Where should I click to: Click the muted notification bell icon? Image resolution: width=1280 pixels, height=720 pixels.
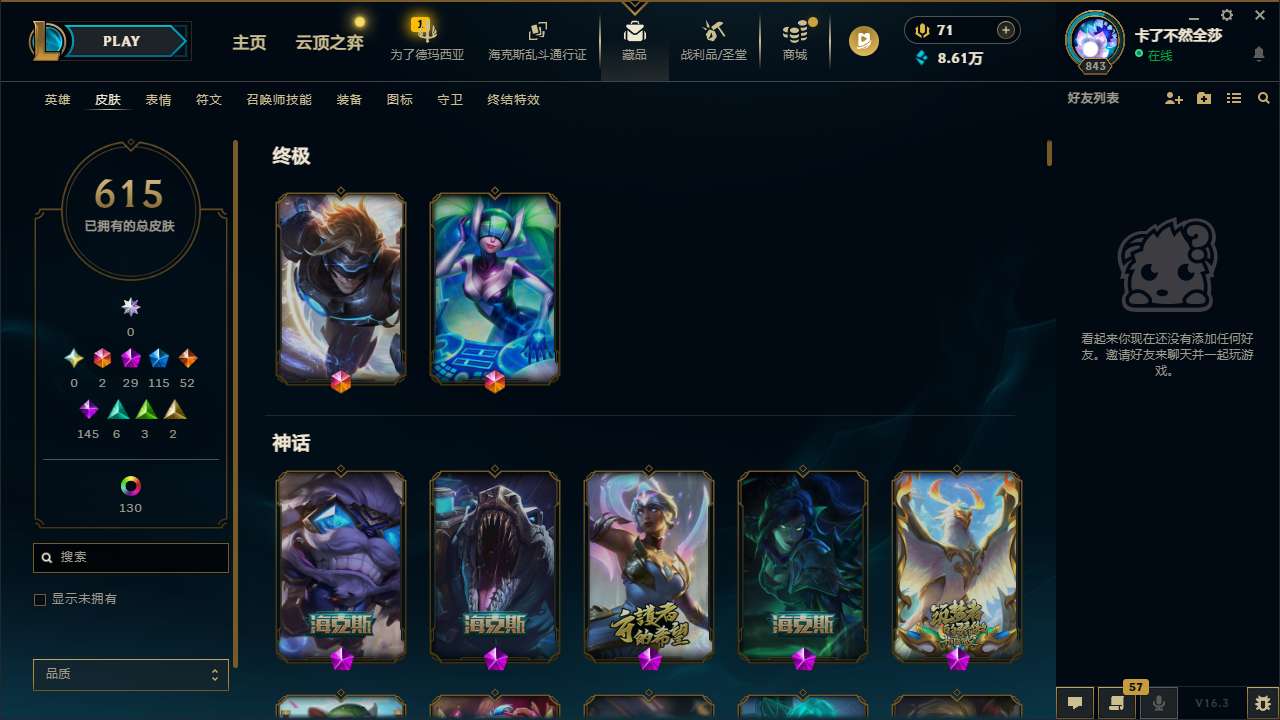pyautogui.click(x=1259, y=53)
